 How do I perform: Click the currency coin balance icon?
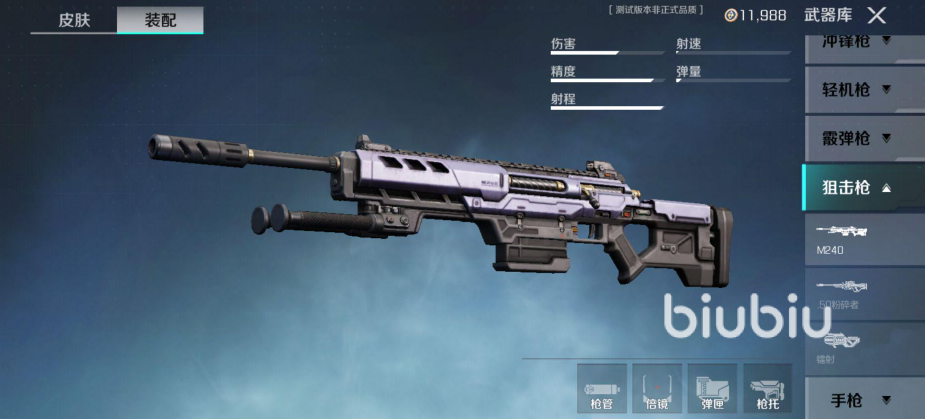click(732, 15)
